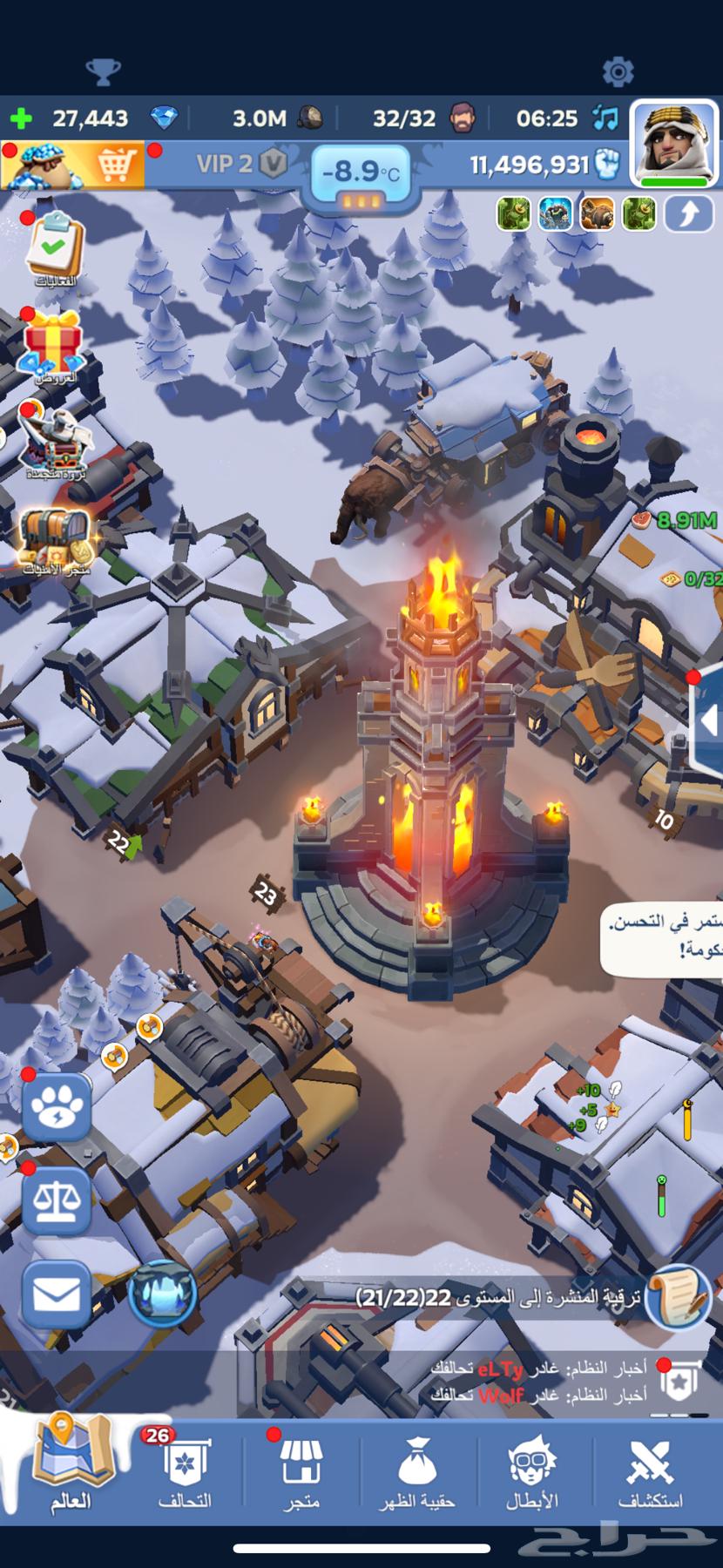Open the Backpack inventory
Image resolution: width=723 pixels, height=1568 pixels.
[x=416, y=1470]
